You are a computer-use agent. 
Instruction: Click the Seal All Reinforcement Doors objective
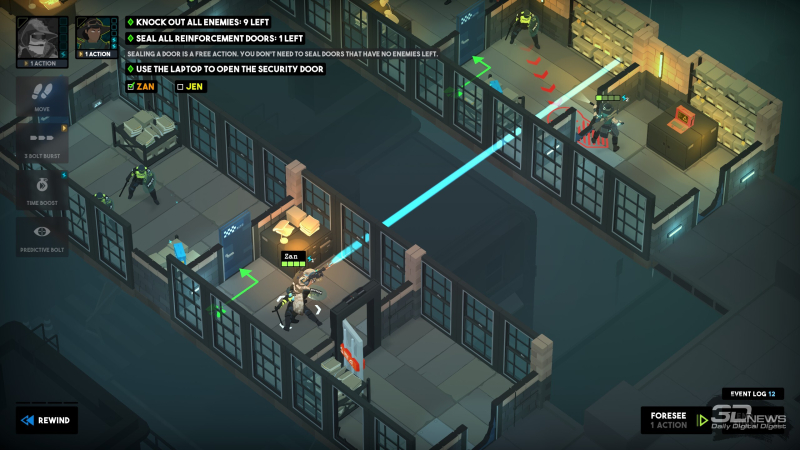point(214,37)
